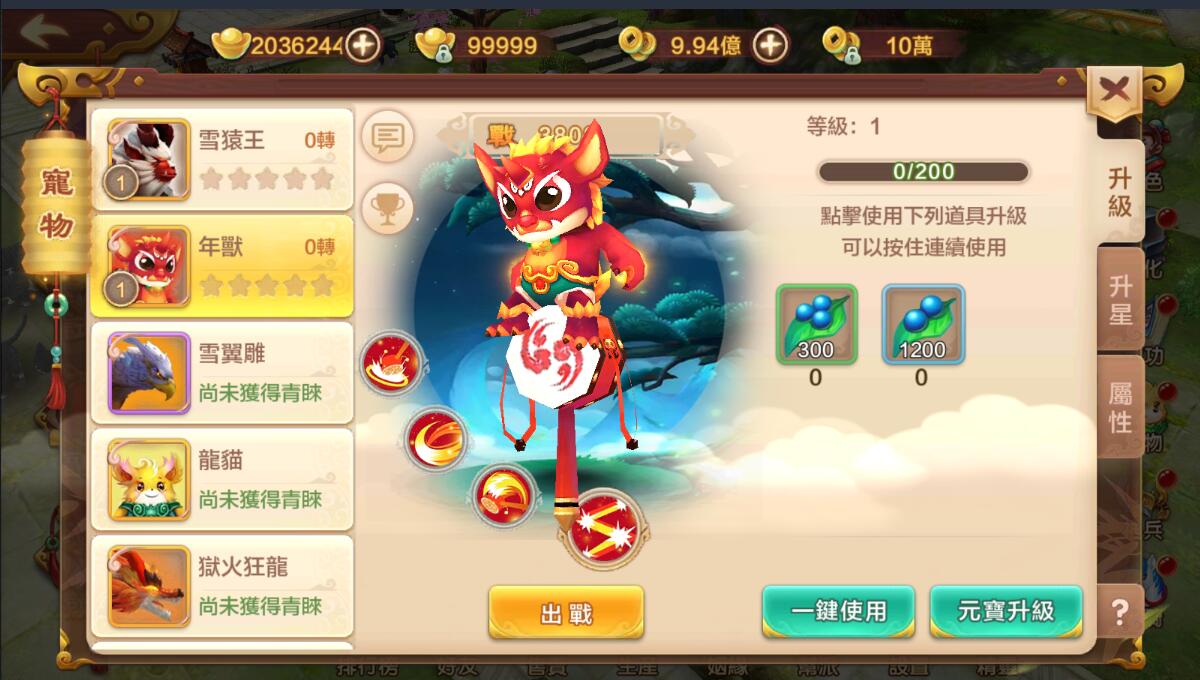
Task: Click the 元寶升級 button
Action: tap(1006, 611)
